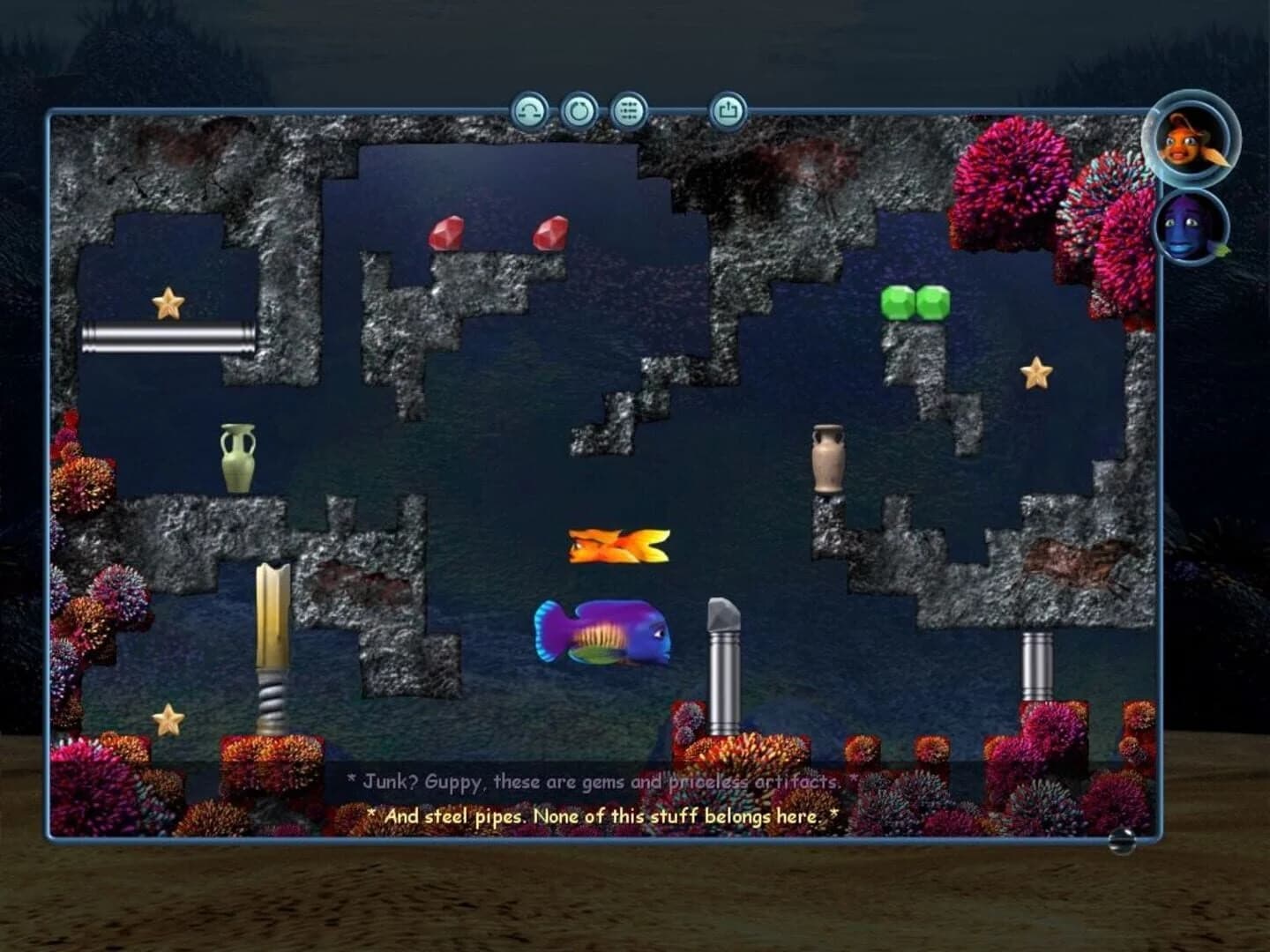Click the save and exit icon
The height and width of the screenshot is (952, 1270).
[x=727, y=110]
